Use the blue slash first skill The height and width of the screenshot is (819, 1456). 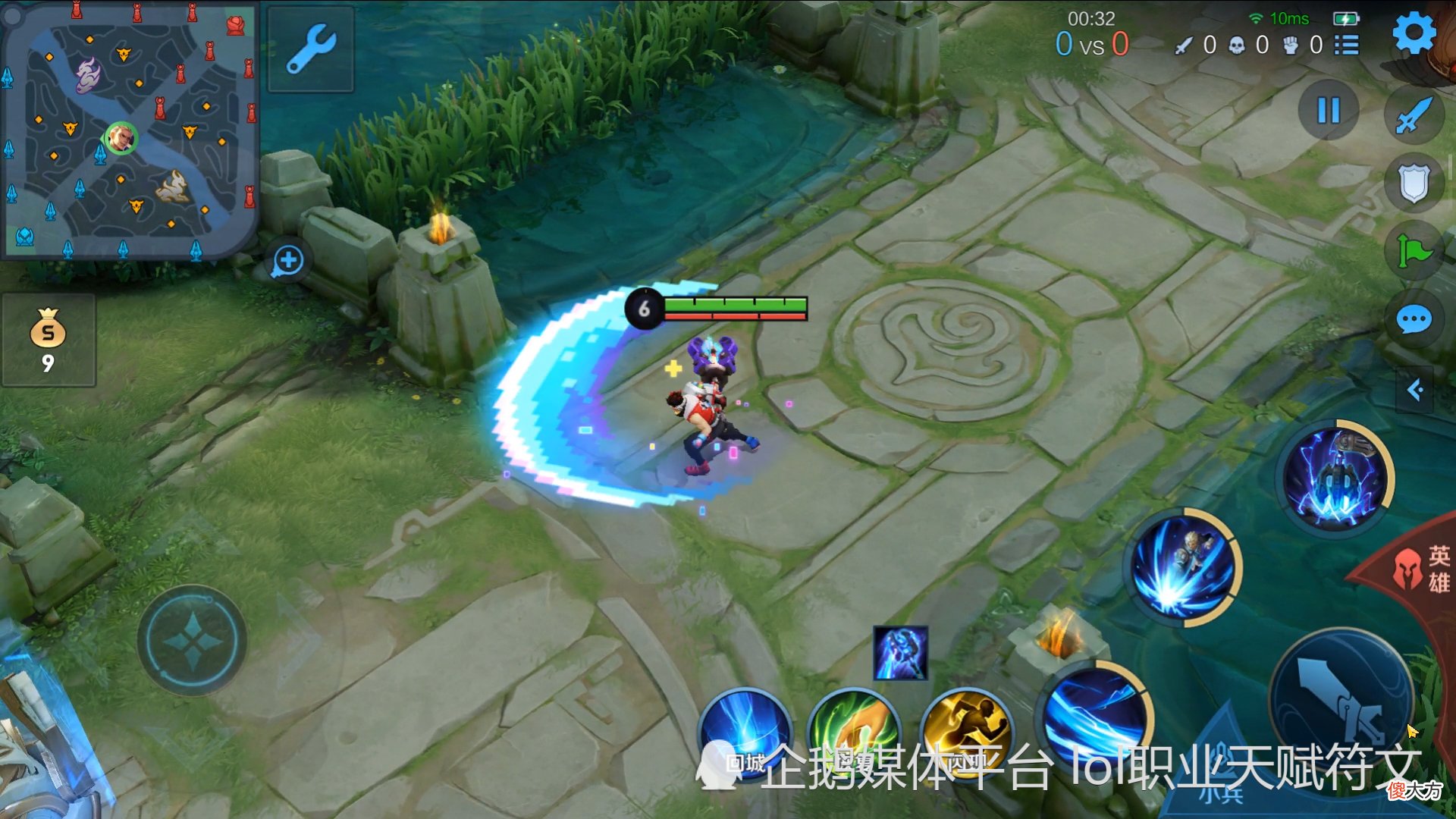(x=1096, y=717)
